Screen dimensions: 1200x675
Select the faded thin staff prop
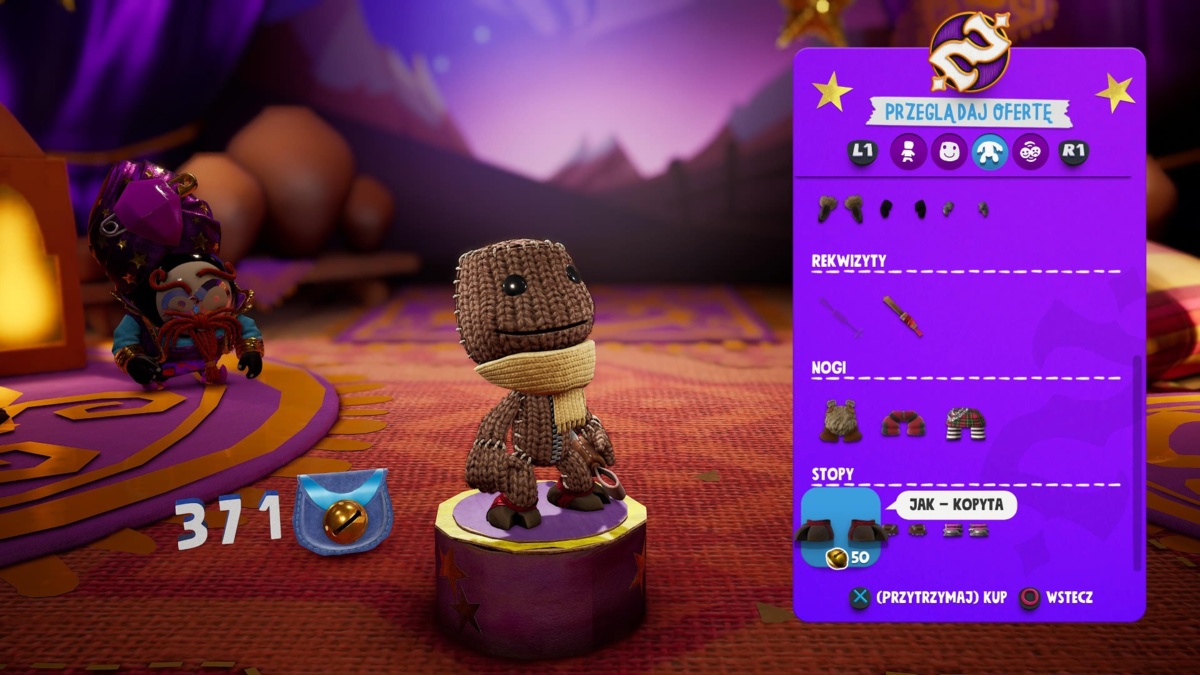point(840,315)
